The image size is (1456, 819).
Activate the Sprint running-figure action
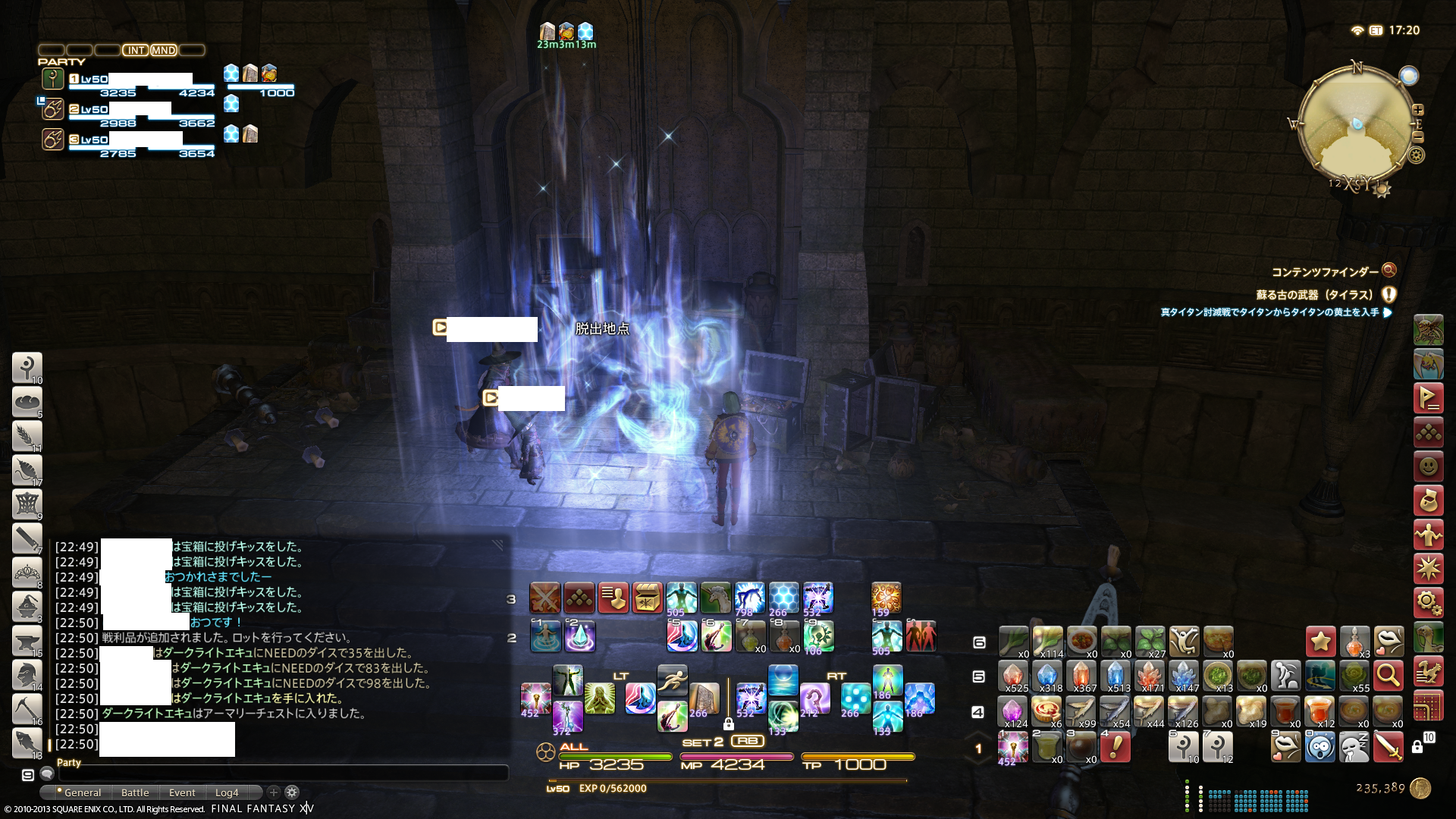click(x=672, y=680)
